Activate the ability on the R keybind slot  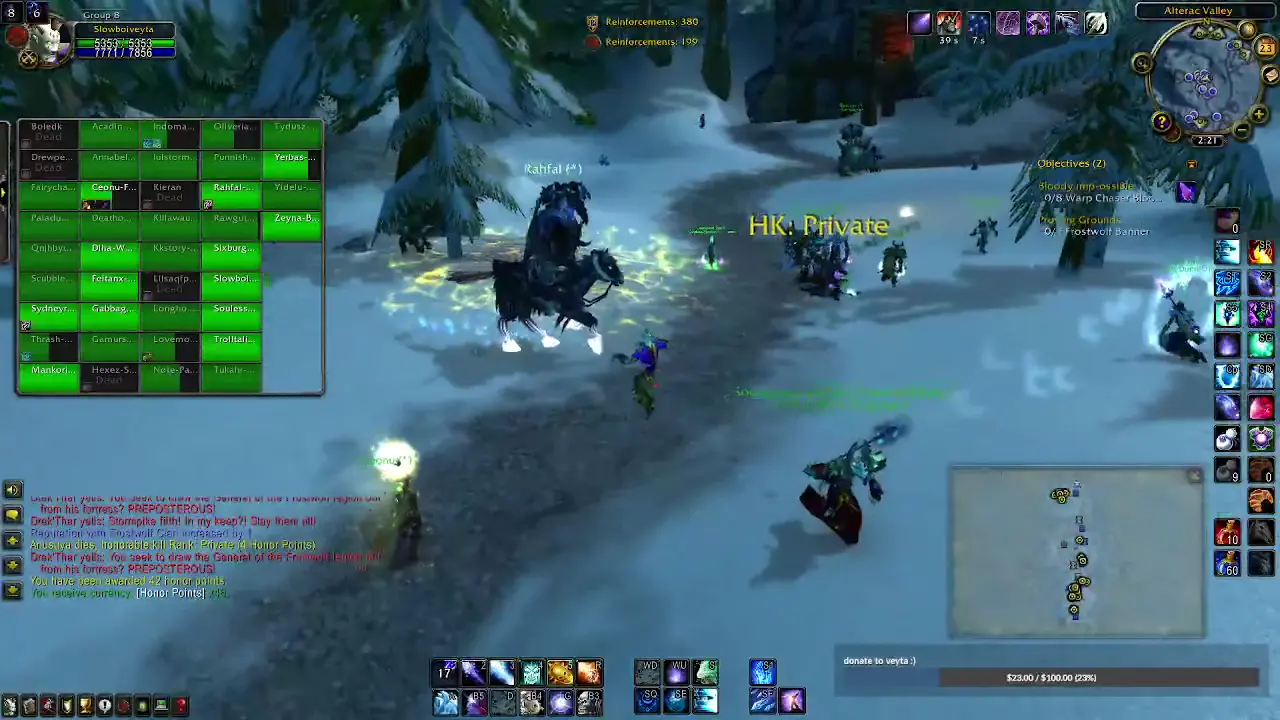(x=590, y=671)
